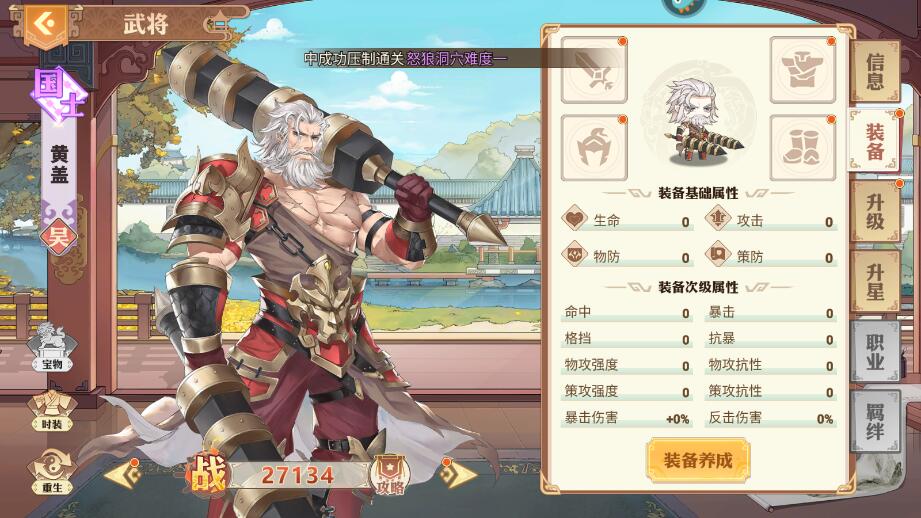Select the empty armor equipment slot

(802, 70)
